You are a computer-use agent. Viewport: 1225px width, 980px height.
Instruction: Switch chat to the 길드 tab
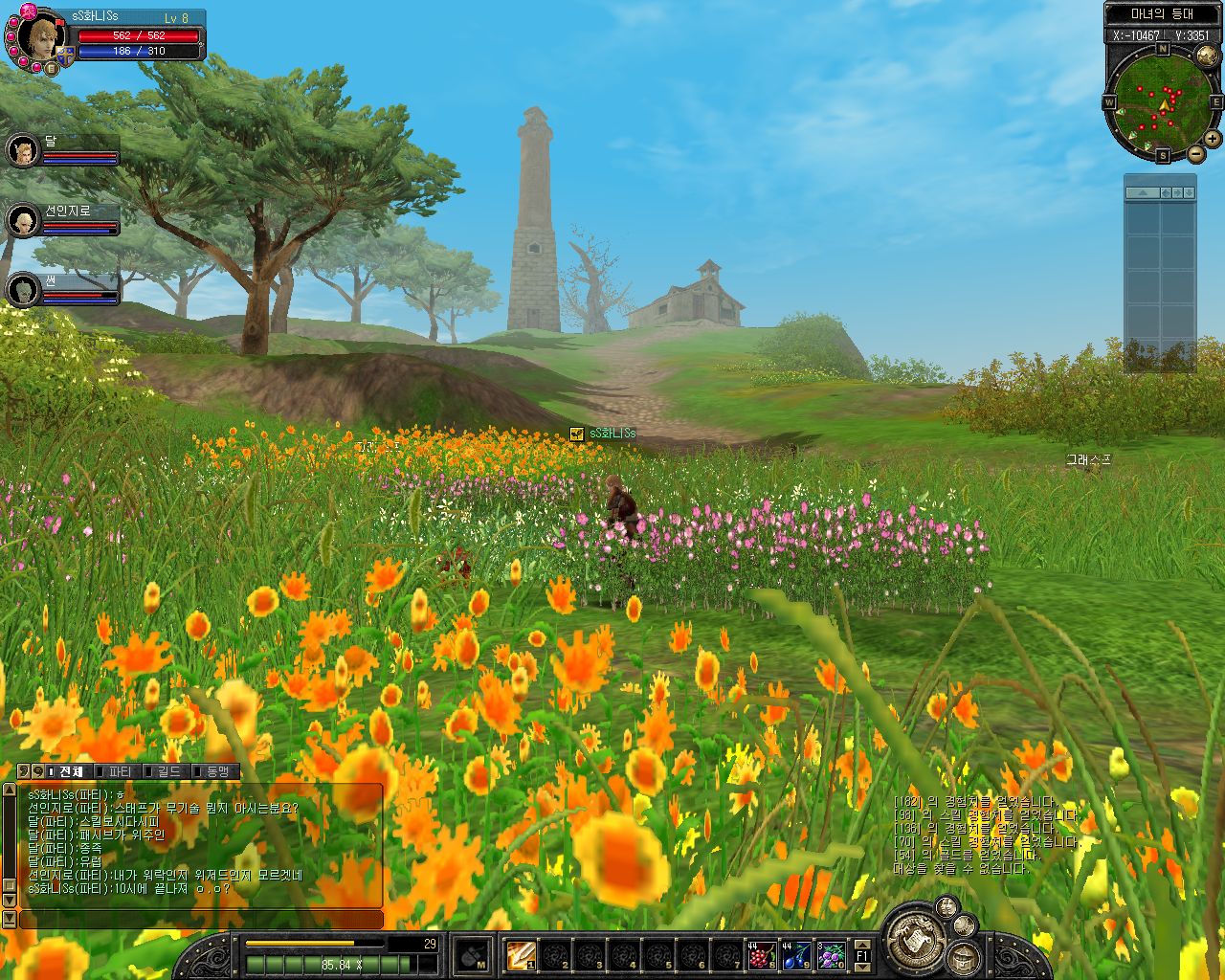tap(168, 771)
